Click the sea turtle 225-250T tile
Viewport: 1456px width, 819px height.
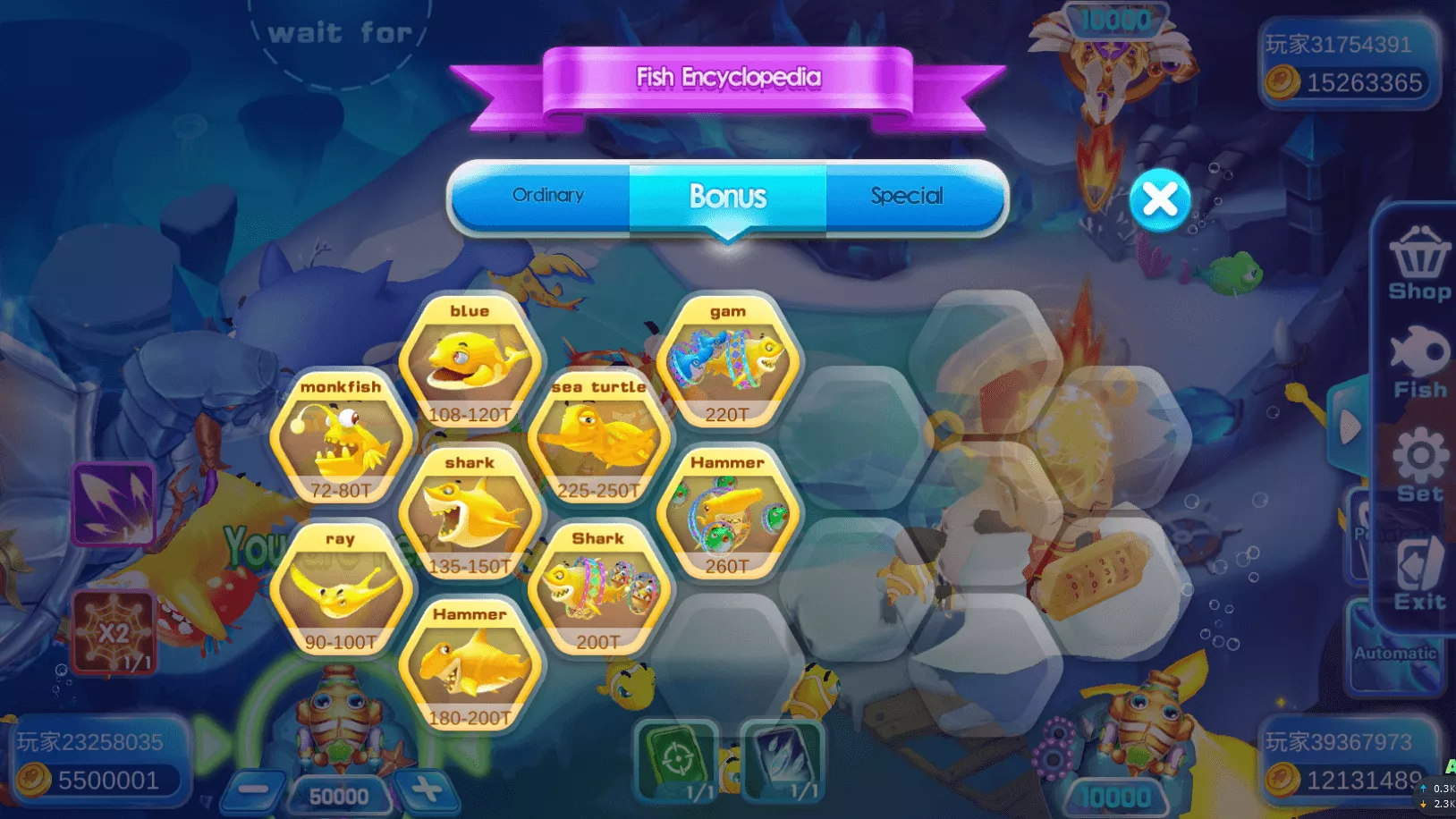598,439
